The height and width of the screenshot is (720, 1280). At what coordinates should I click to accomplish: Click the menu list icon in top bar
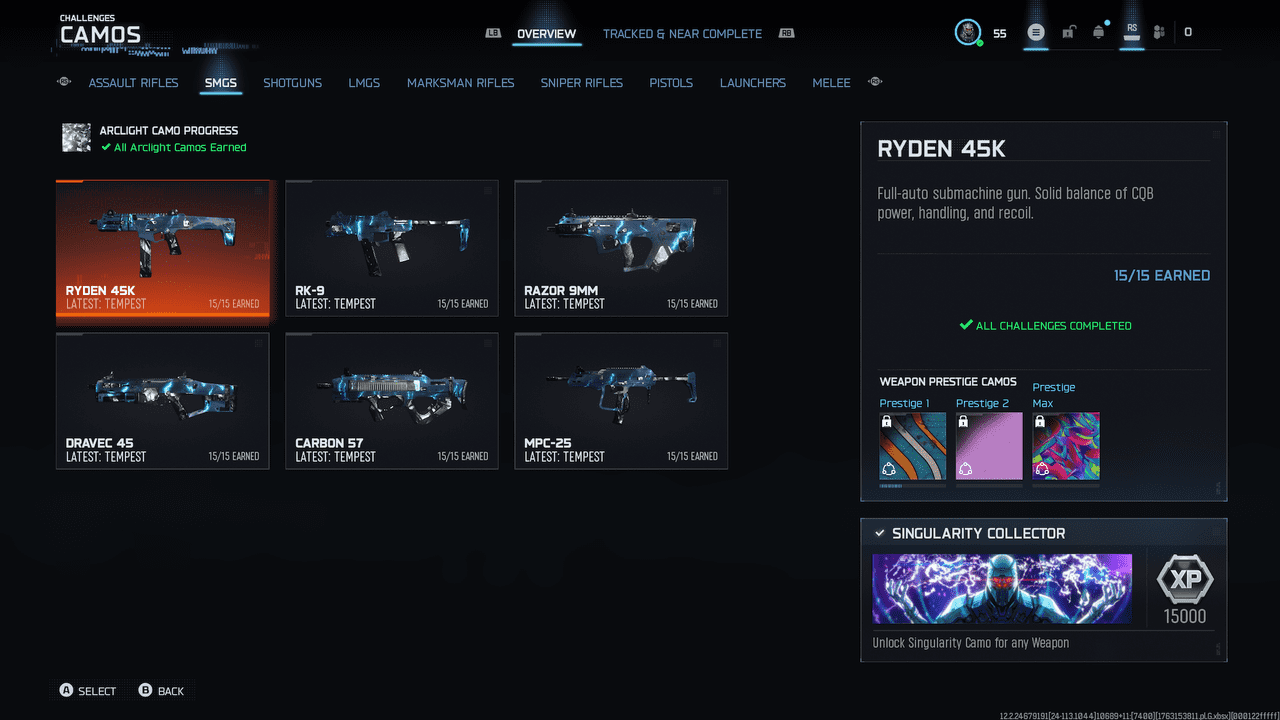coord(1036,31)
